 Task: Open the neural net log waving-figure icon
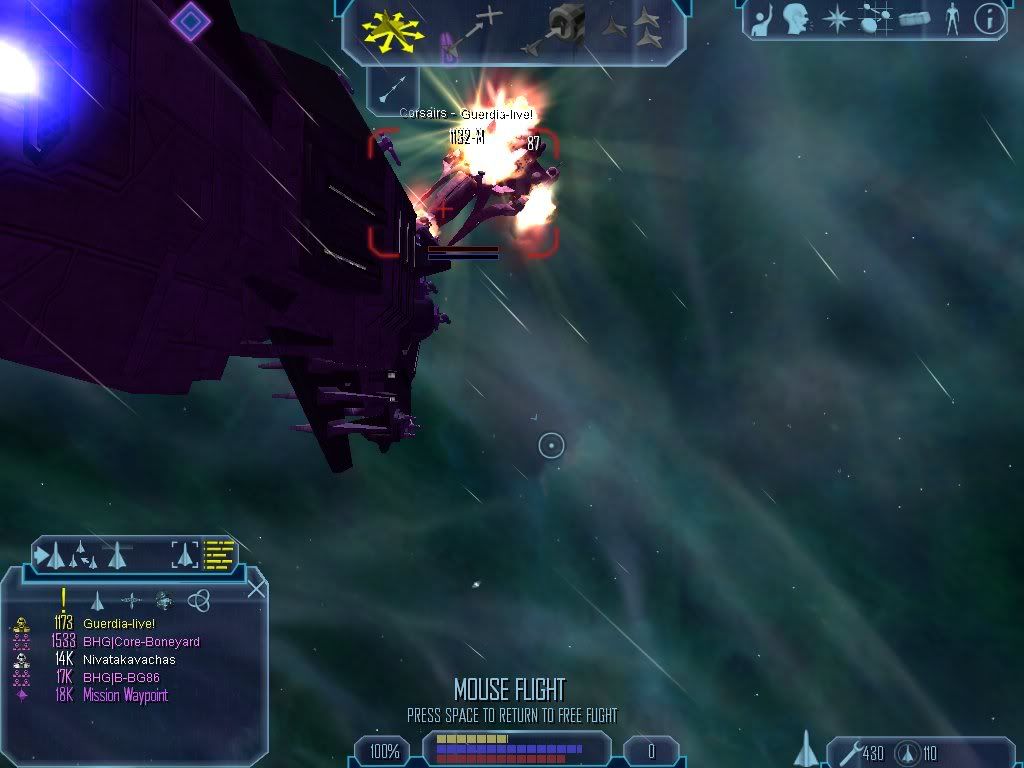point(762,18)
